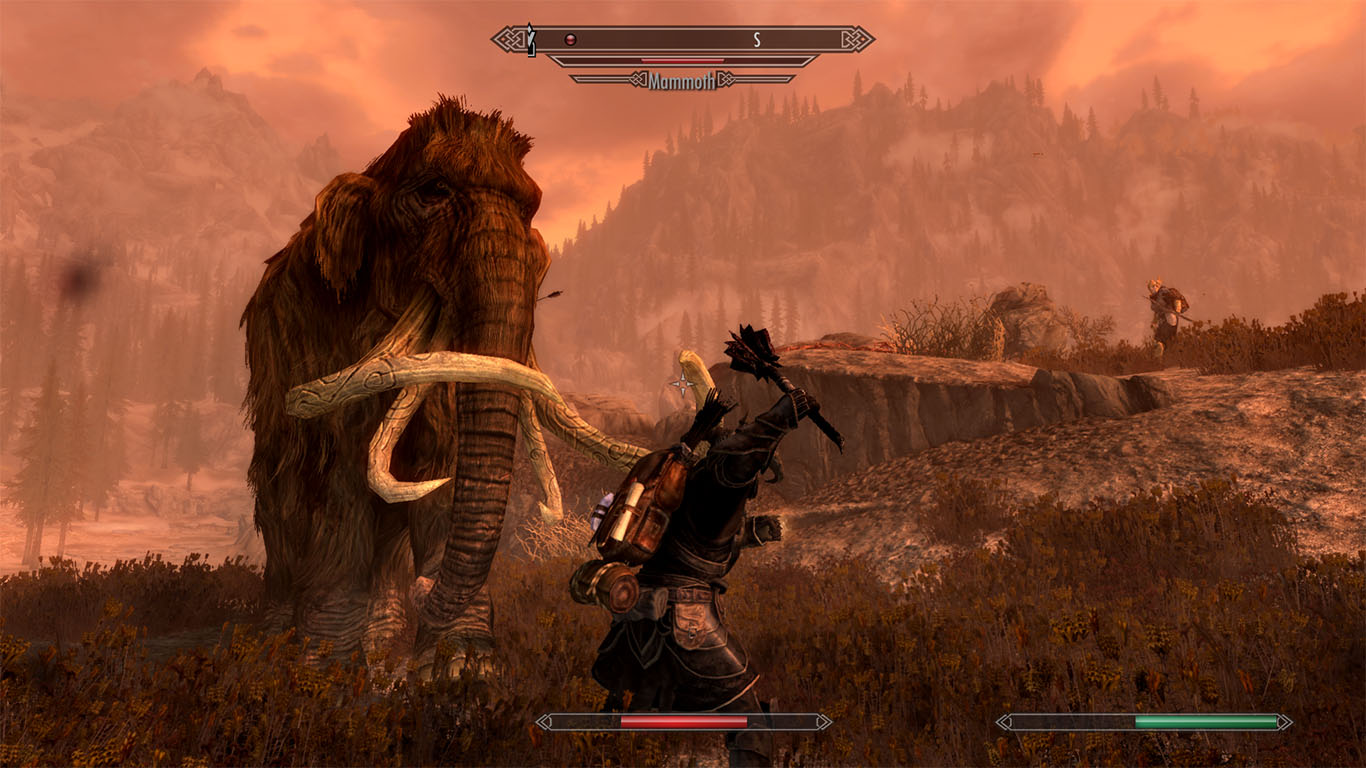Click the left knotwork ornament of the compass bar
The image size is (1366, 768).
tap(509, 39)
